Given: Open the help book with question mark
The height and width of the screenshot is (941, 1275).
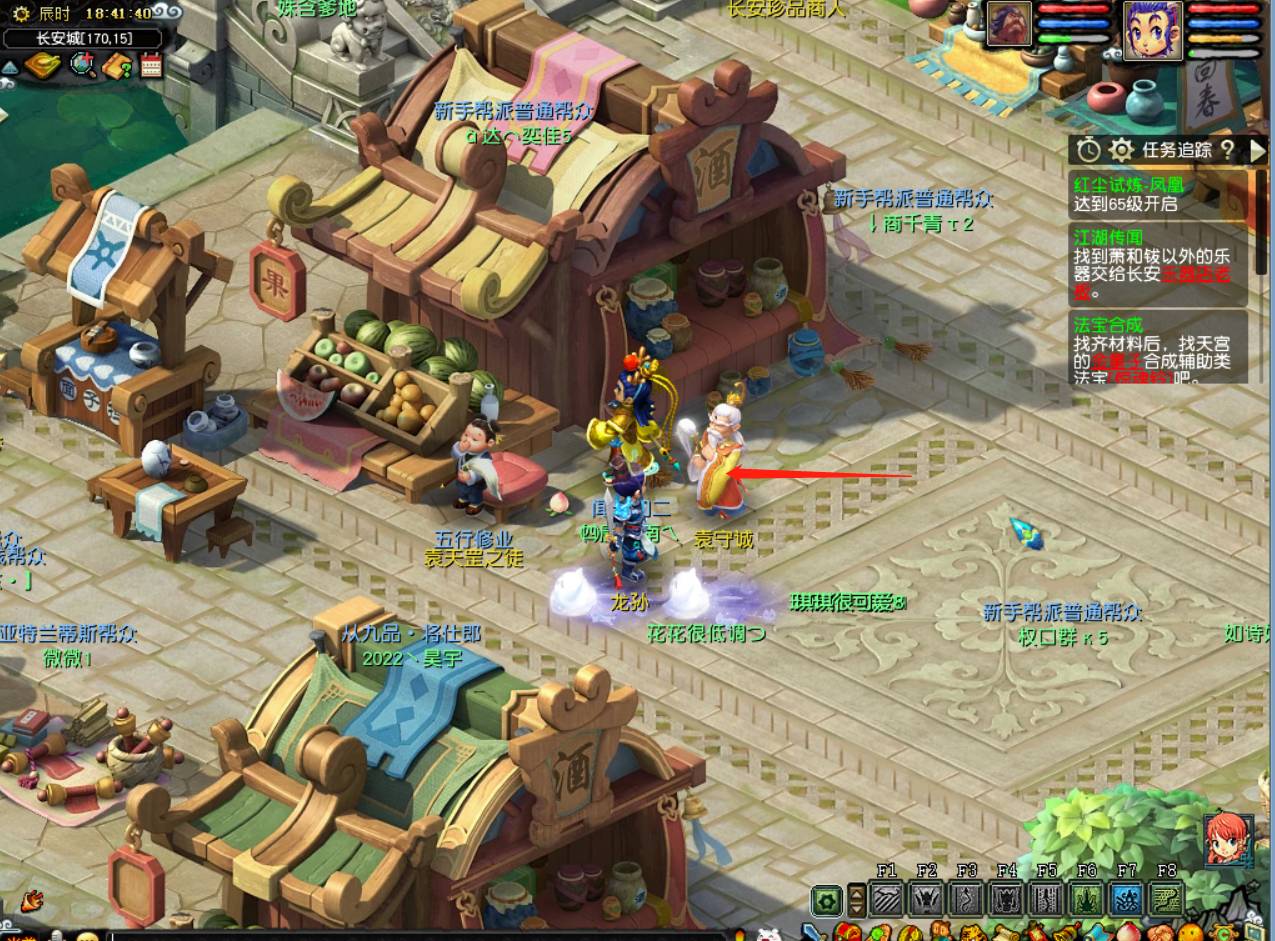Looking at the screenshot, I should click(118, 67).
